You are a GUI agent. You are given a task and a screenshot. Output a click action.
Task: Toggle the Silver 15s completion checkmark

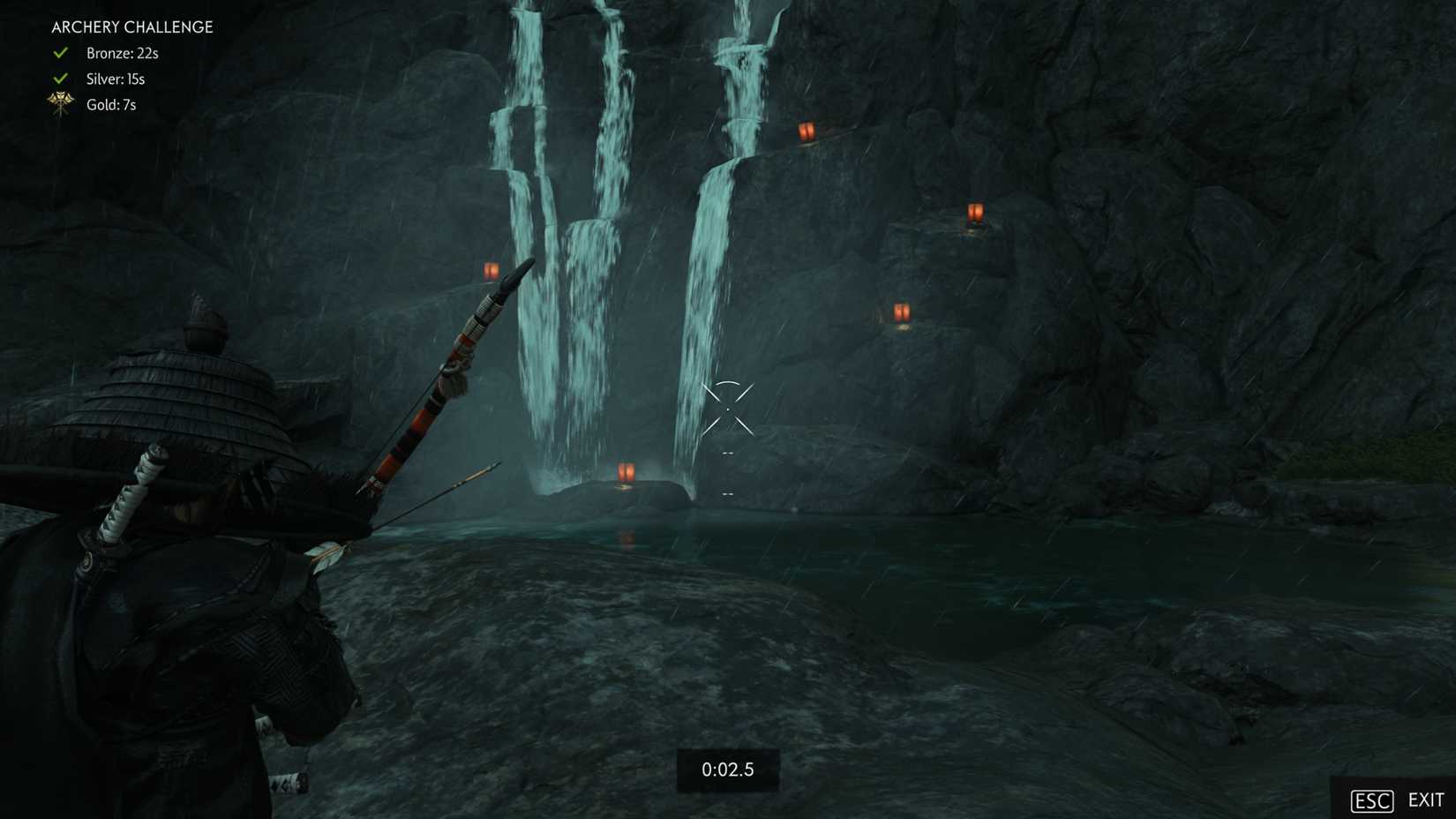pyautogui.click(x=58, y=78)
